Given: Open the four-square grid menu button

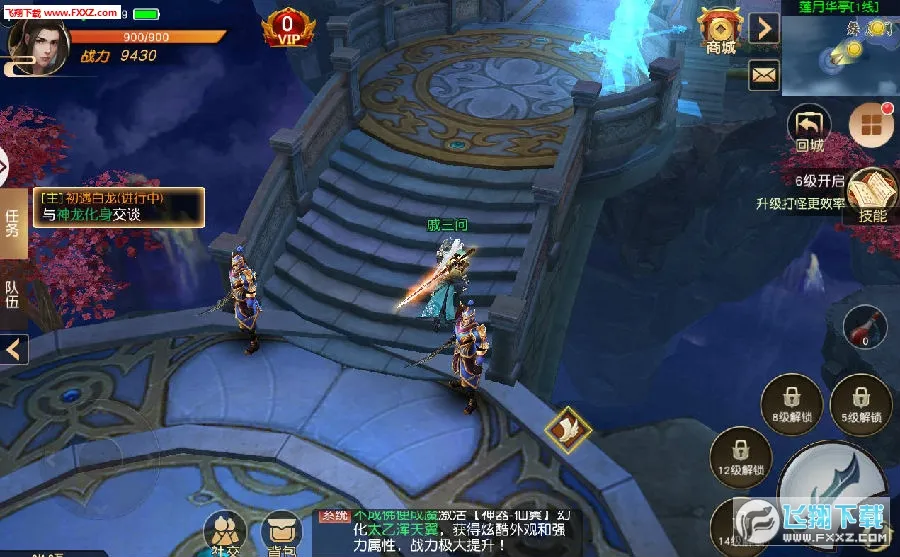Looking at the screenshot, I should pyautogui.click(x=870, y=124).
